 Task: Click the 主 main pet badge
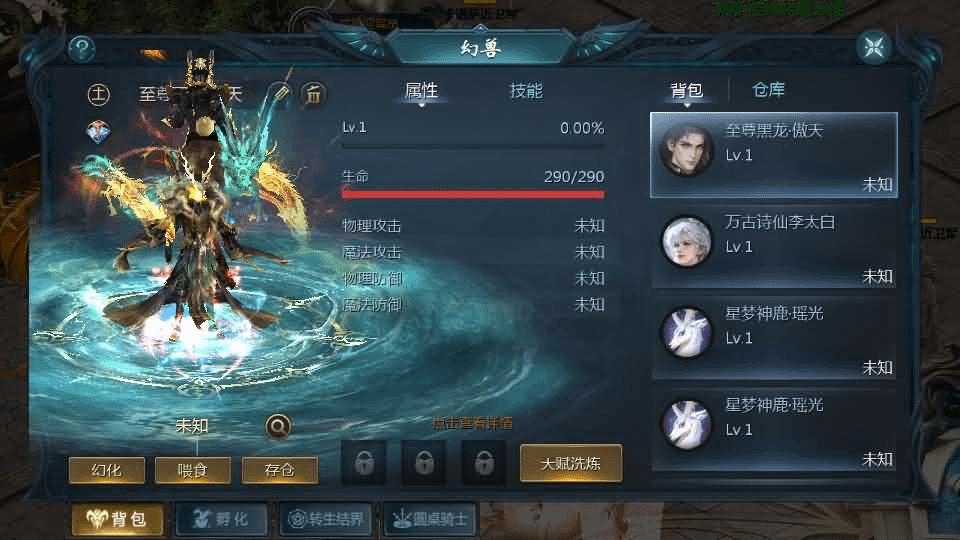click(x=98, y=95)
